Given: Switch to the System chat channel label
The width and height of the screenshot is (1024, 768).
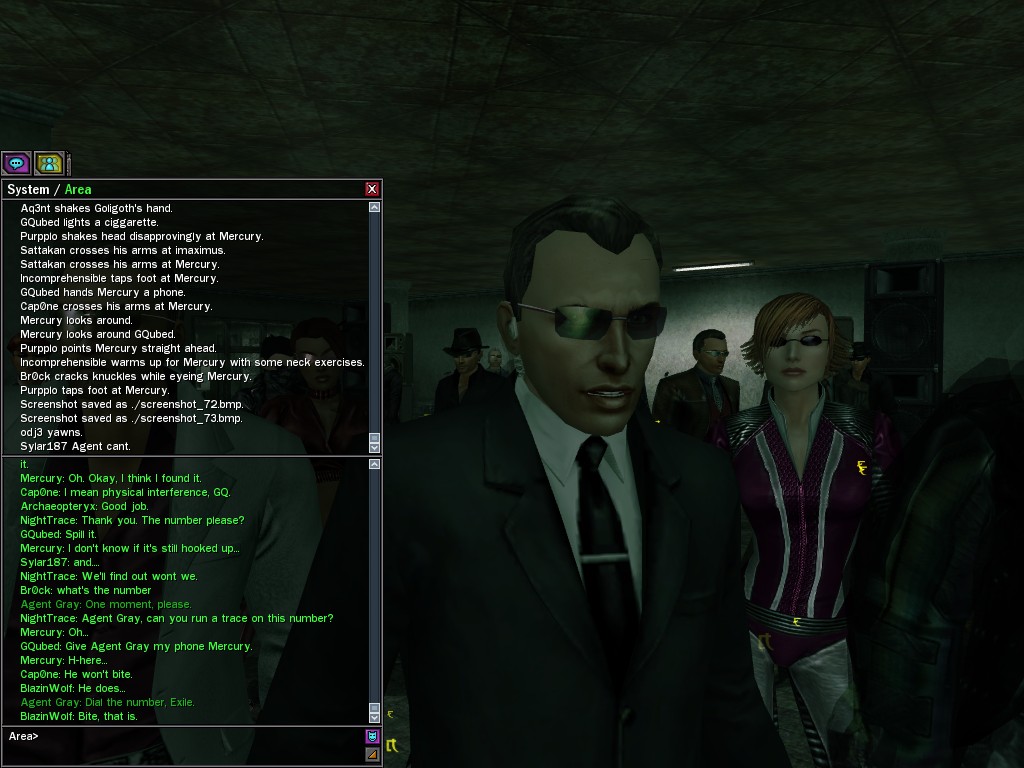Looking at the screenshot, I should pos(28,189).
